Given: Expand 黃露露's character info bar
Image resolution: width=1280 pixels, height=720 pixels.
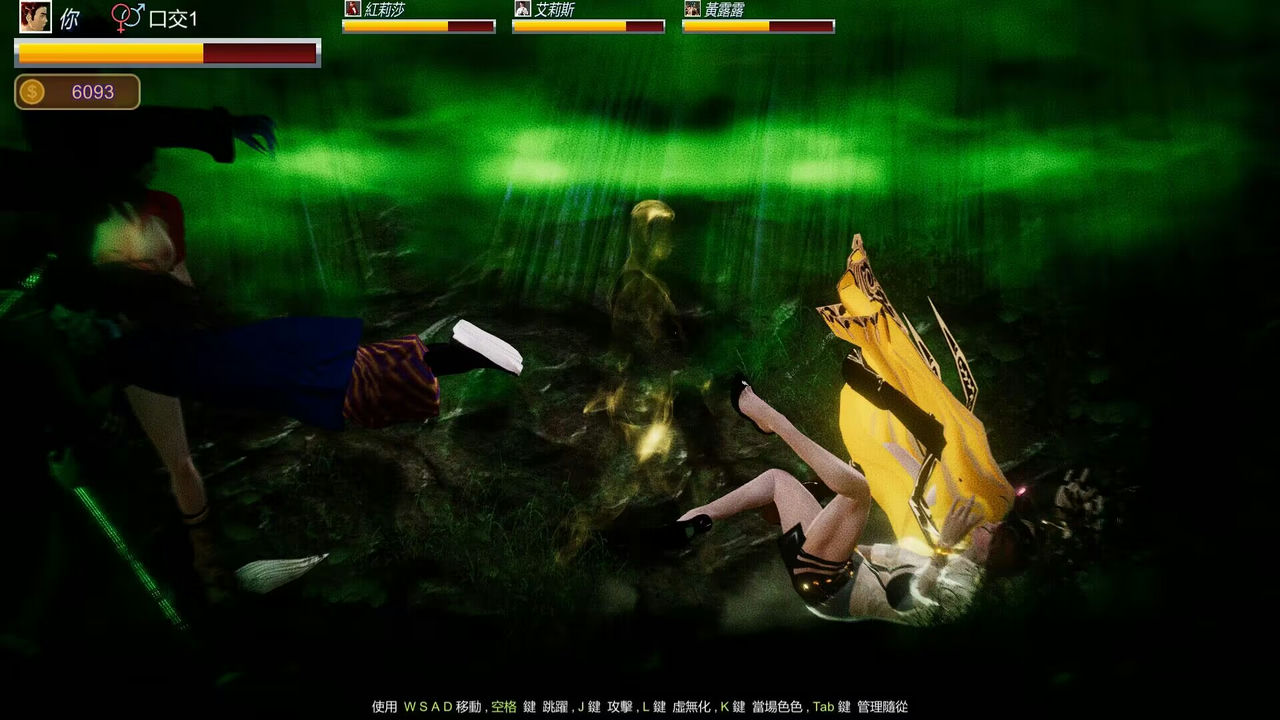Looking at the screenshot, I should tap(757, 18).
